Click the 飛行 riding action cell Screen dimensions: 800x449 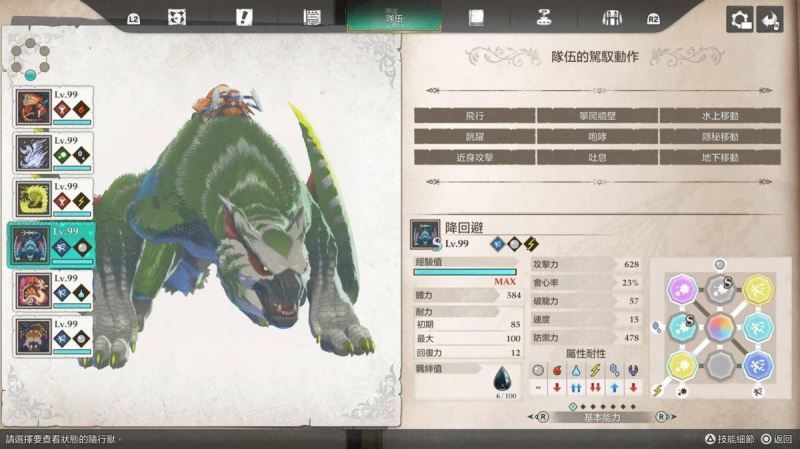(475, 116)
